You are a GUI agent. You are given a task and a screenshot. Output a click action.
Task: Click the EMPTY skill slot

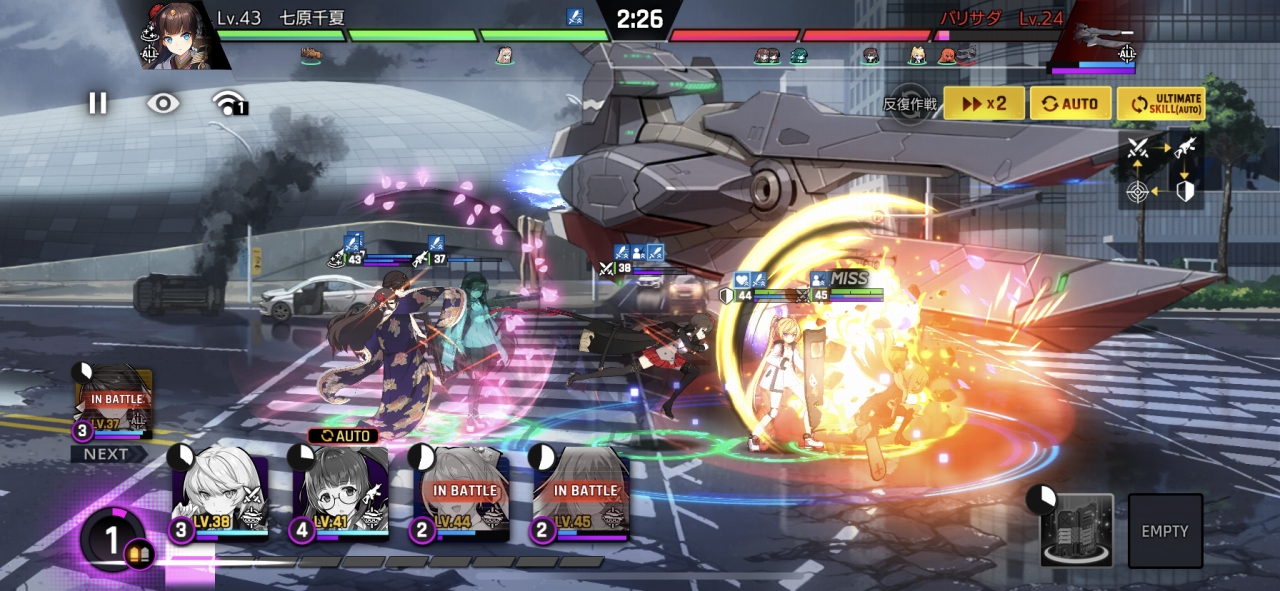point(1165,530)
